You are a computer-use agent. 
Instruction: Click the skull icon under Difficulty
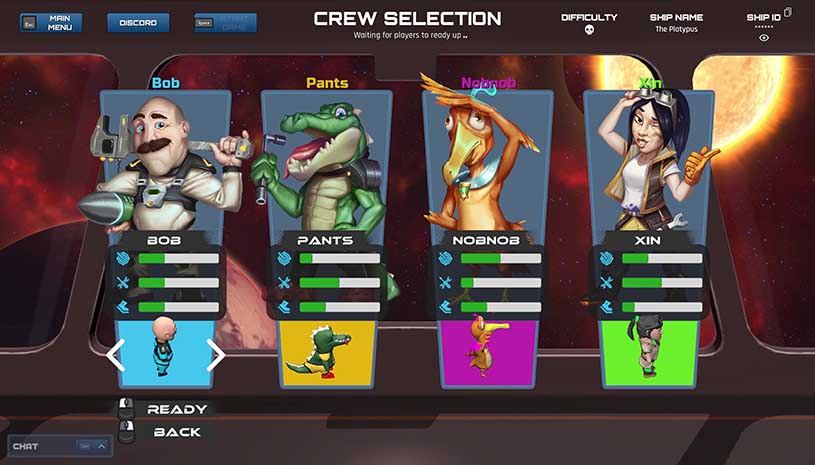pos(589,30)
